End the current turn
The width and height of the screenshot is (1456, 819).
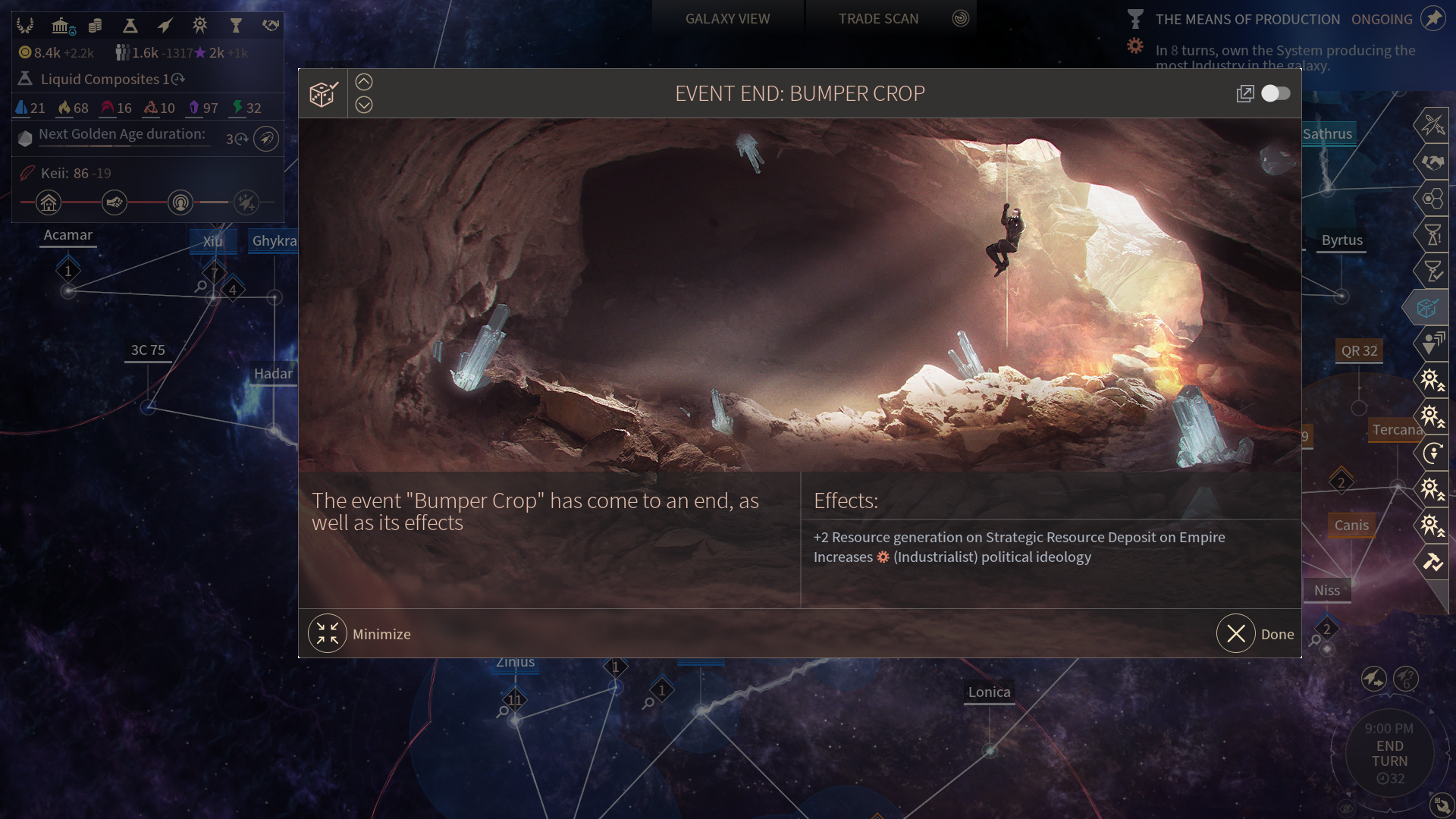click(x=1389, y=753)
